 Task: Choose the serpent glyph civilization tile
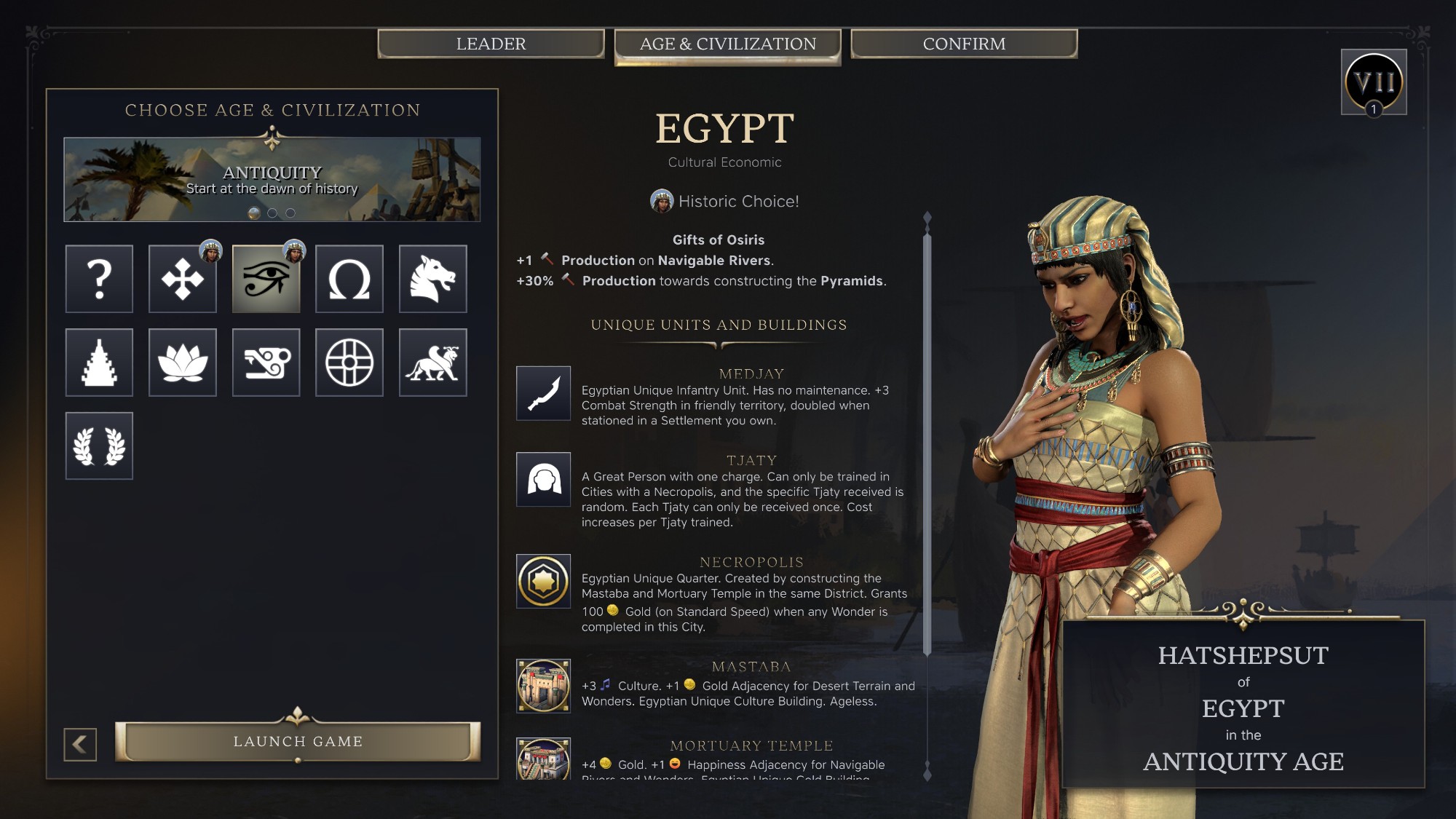click(x=266, y=363)
